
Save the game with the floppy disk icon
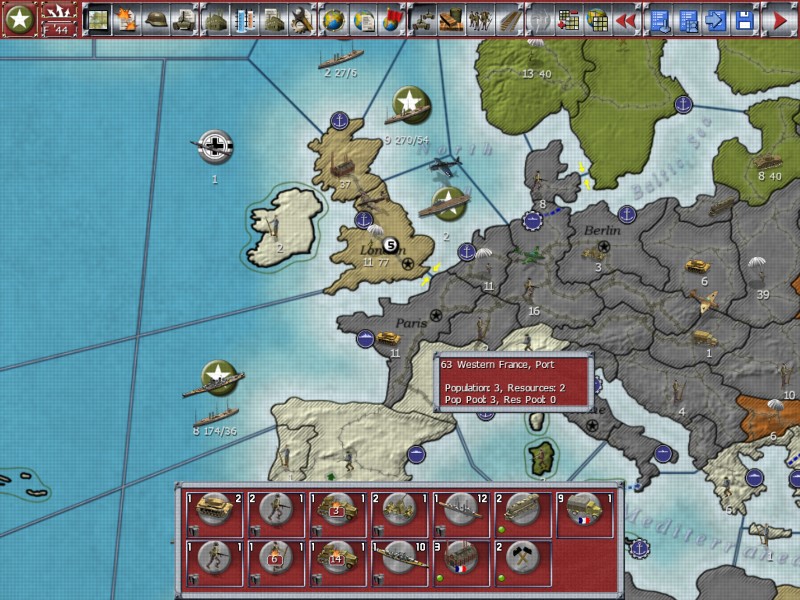pos(744,18)
